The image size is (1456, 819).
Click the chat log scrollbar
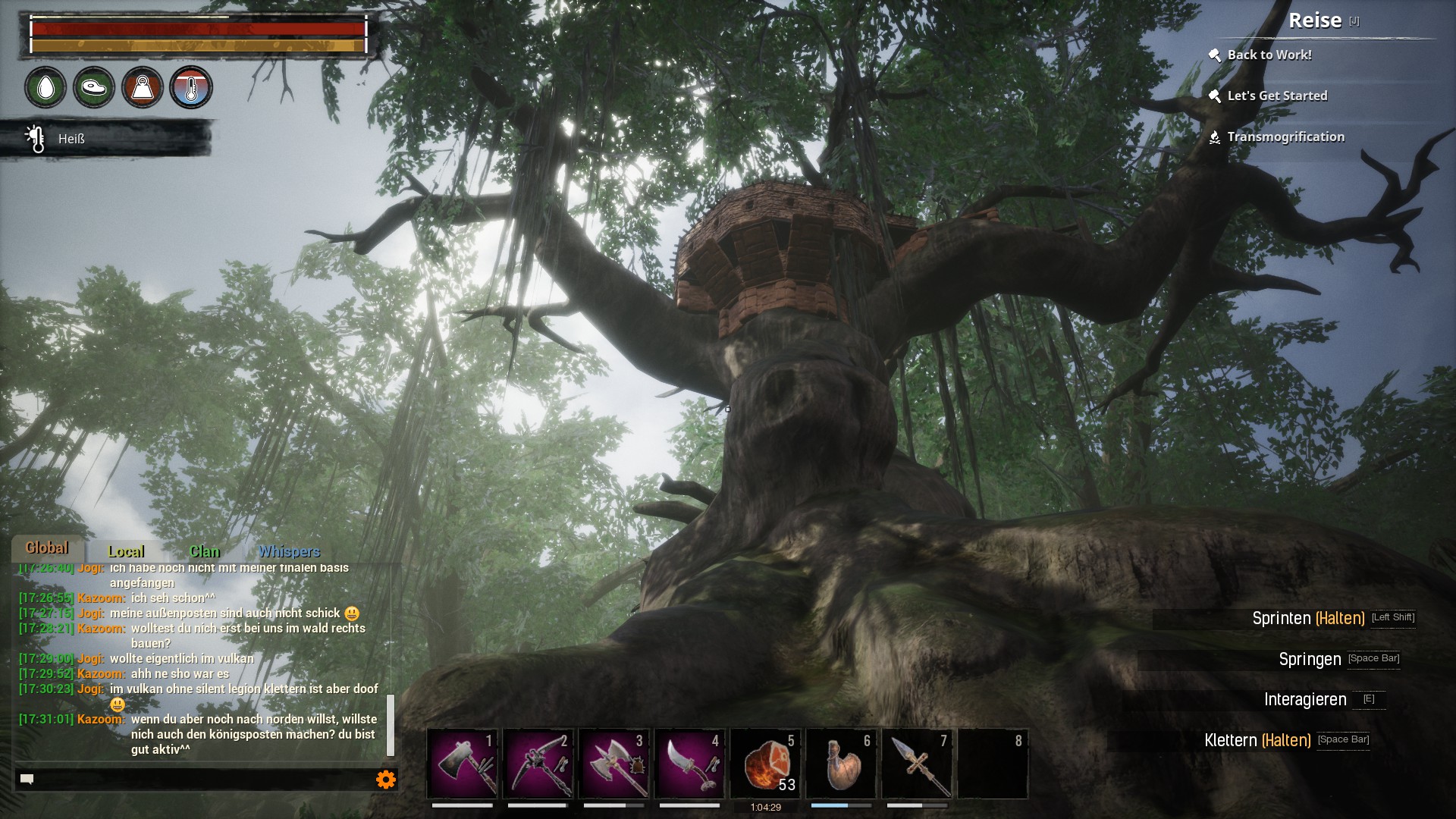click(391, 724)
